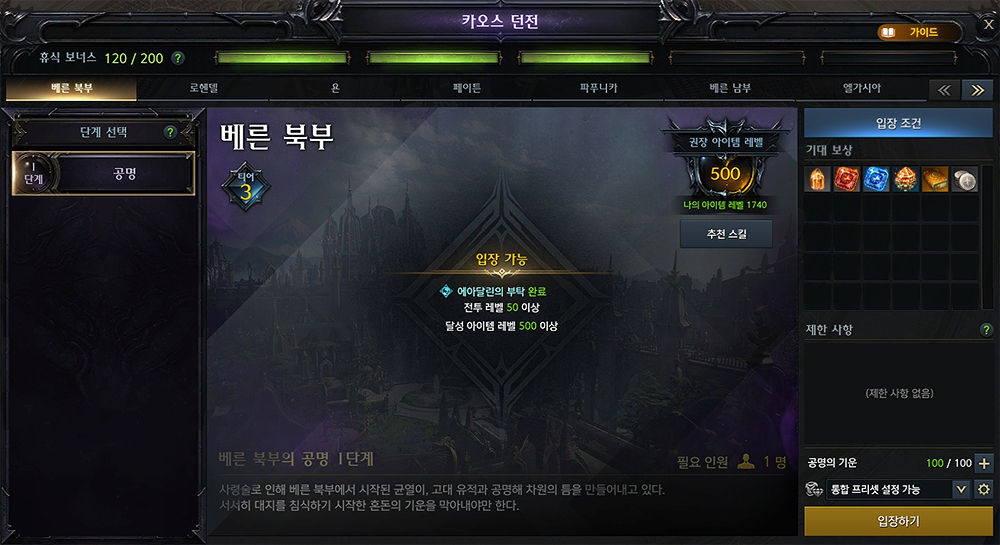The width and height of the screenshot is (1000, 545).
Task: Inspect the silver coins reward icon
Action: pyautogui.click(x=964, y=180)
